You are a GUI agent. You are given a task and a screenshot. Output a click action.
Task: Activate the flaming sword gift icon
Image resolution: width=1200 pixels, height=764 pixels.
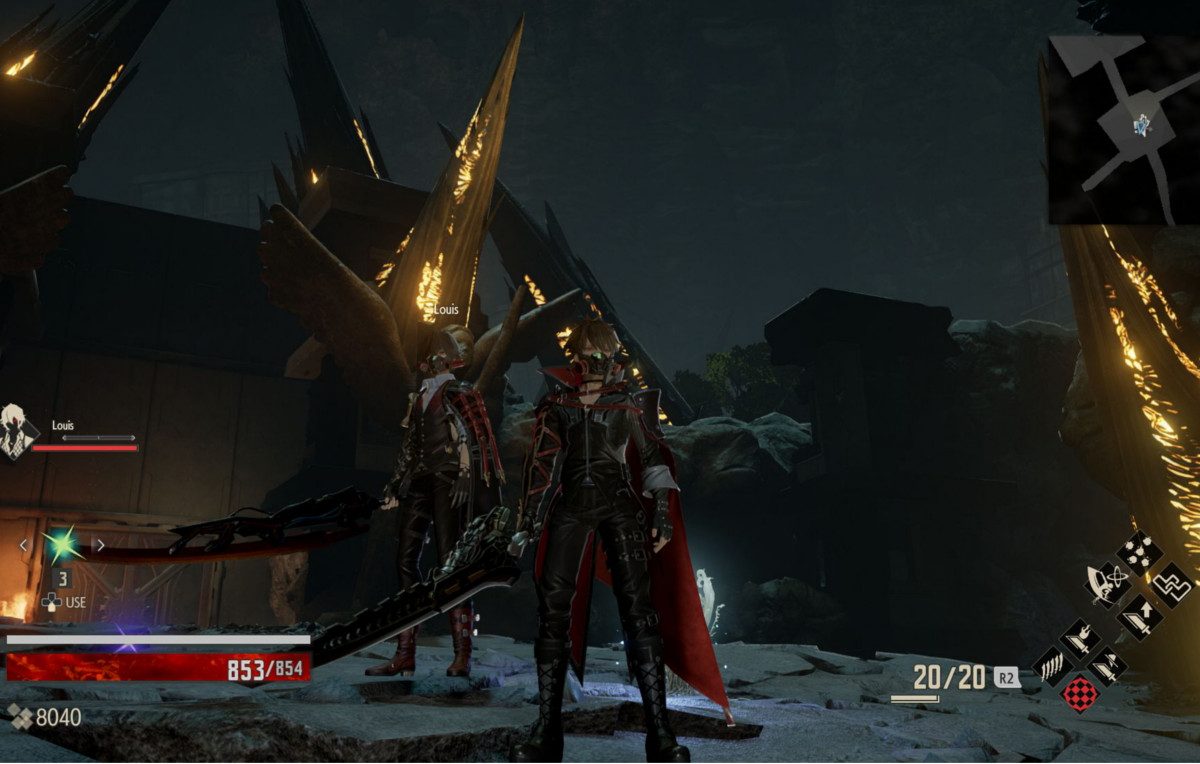(1080, 636)
